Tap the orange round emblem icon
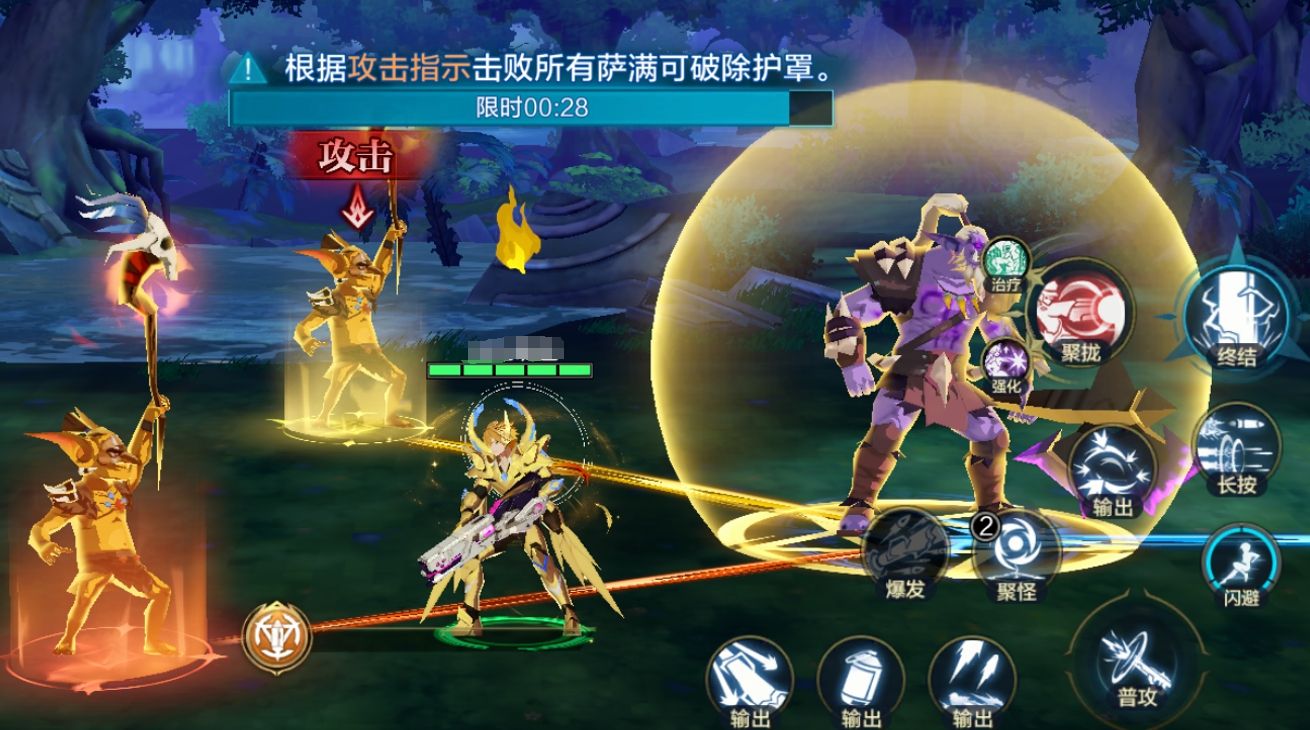 [x=276, y=634]
